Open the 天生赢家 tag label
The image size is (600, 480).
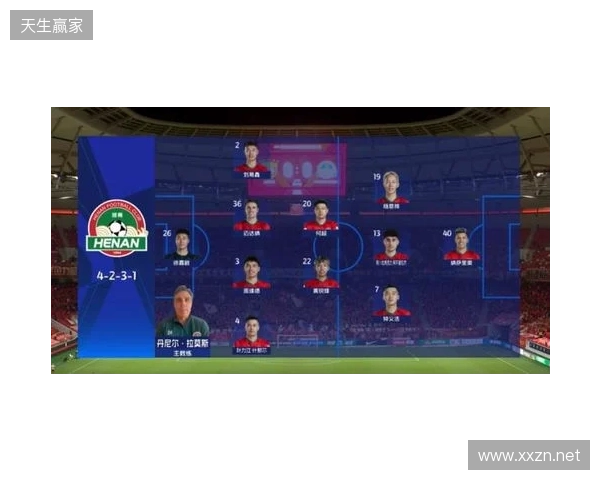(52, 24)
